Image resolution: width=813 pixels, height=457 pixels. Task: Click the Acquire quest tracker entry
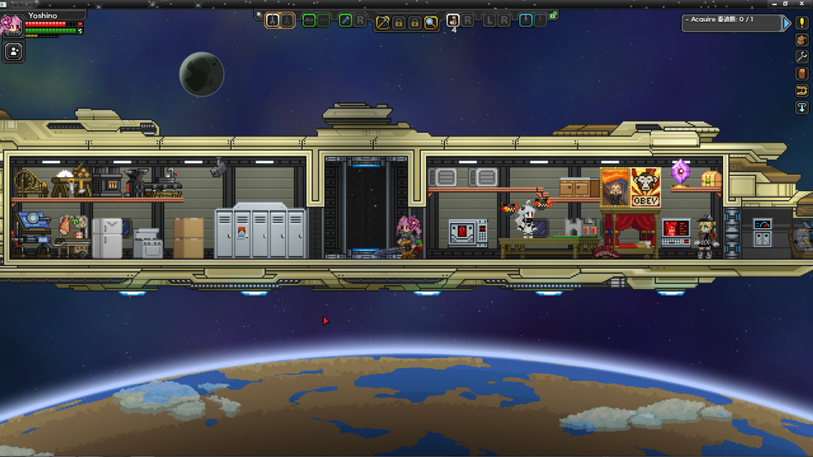pyautogui.click(x=731, y=21)
